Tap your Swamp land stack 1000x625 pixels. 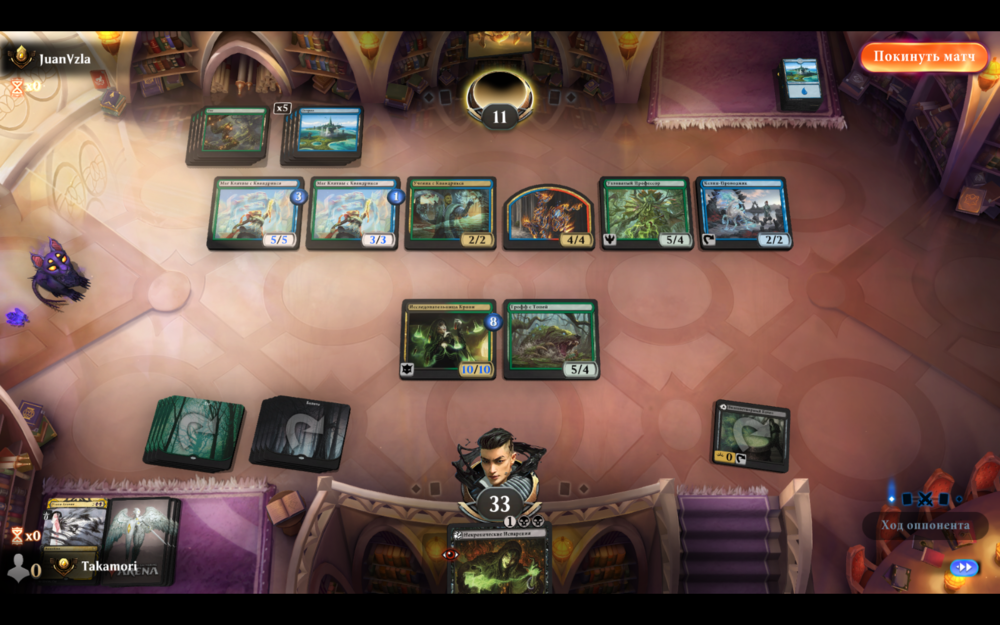tap(300, 432)
